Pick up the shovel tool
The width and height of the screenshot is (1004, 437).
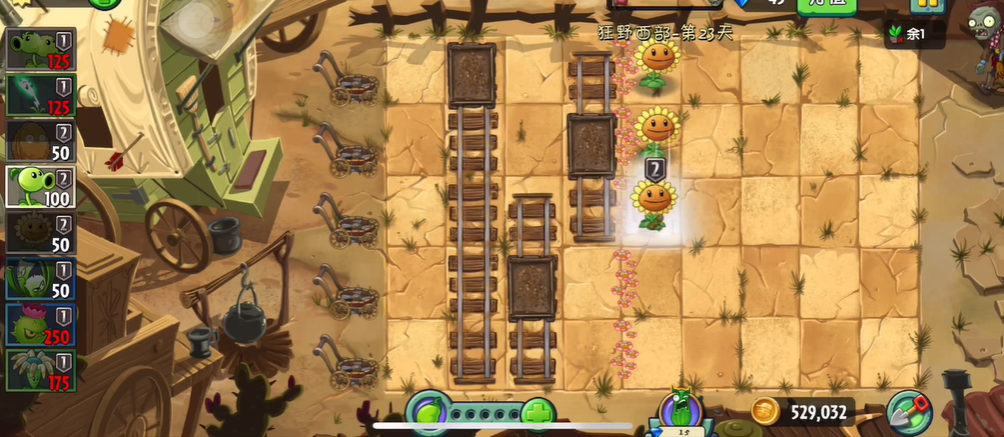[907, 412]
